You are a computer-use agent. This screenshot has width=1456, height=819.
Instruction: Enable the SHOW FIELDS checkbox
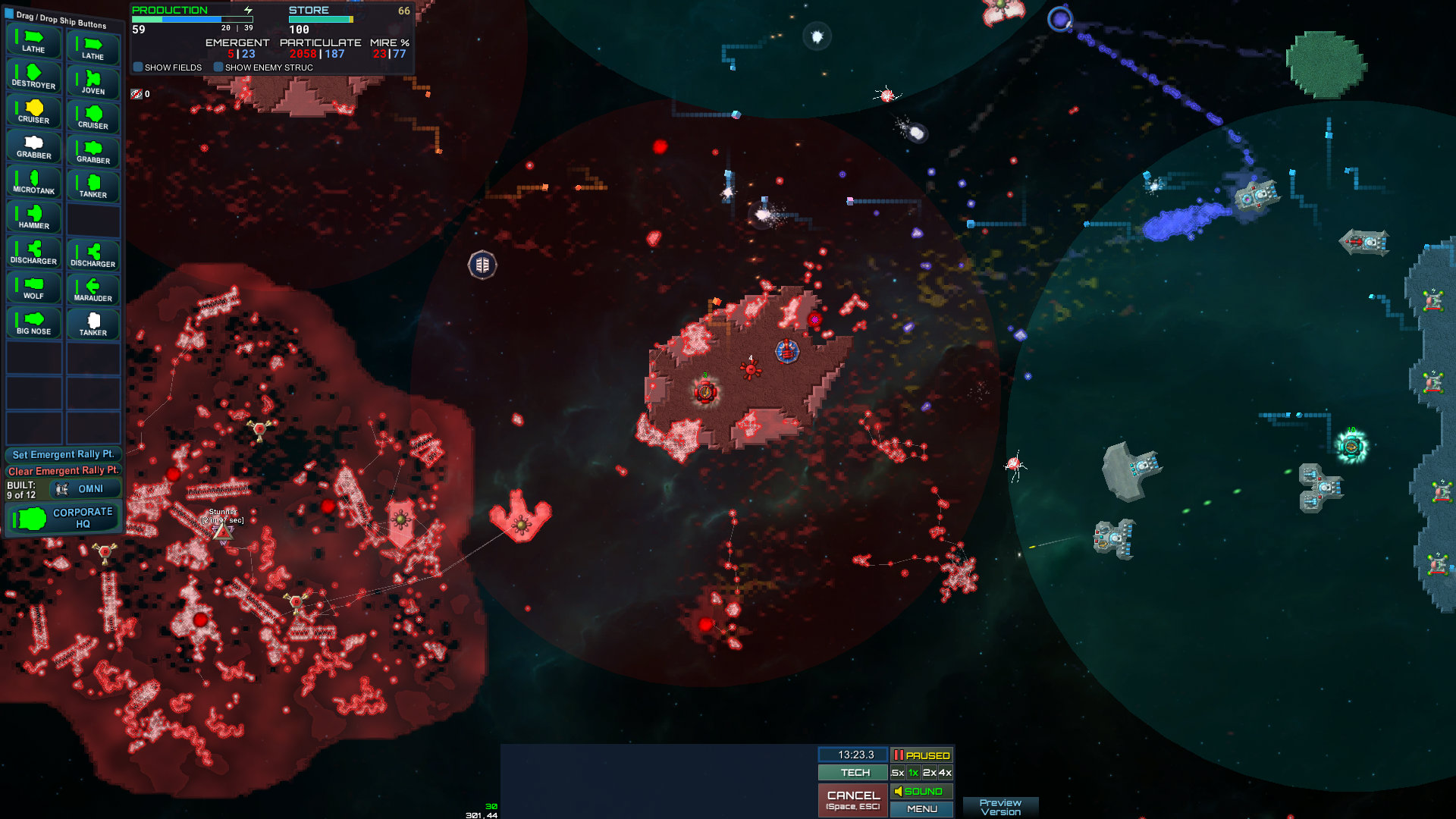point(138,67)
